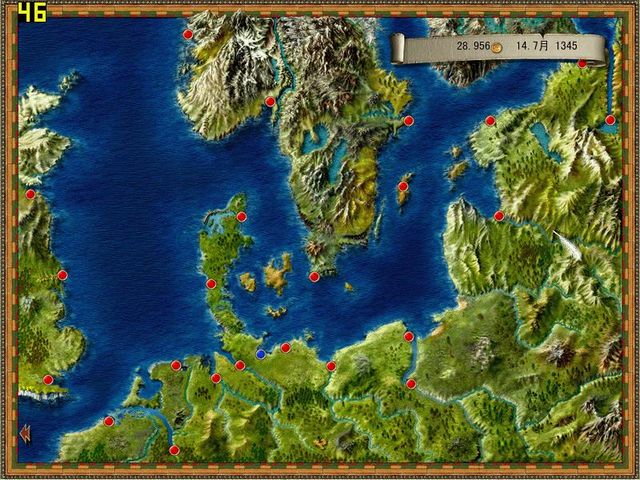The width and height of the screenshot is (640, 480).
Task: Click the back arrow to leave the map
Action: [x=24, y=432]
